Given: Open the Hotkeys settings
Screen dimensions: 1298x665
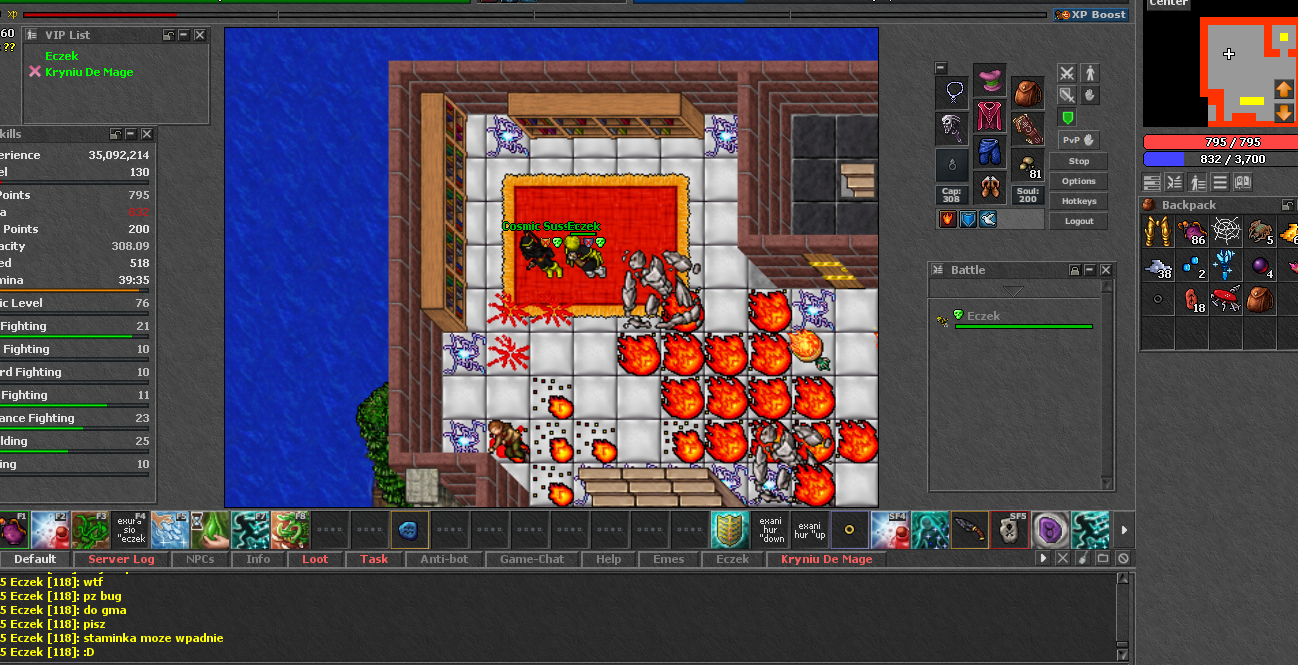Looking at the screenshot, I should click(x=1078, y=201).
